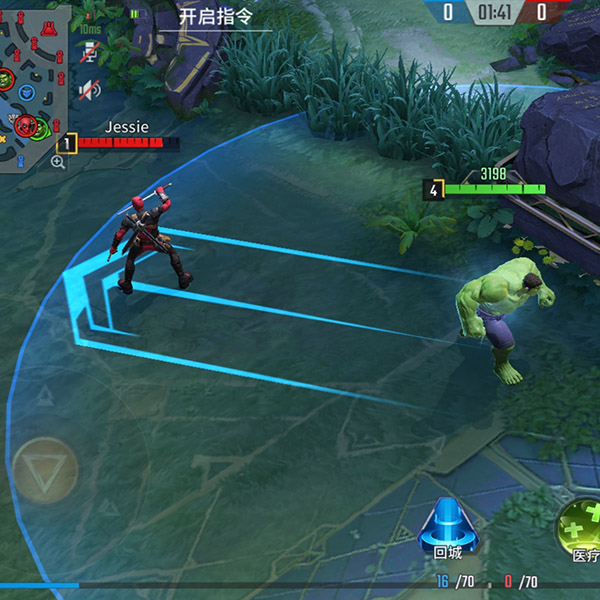Activate the 回城 recall ability
The width and height of the screenshot is (600, 600).
tap(447, 529)
